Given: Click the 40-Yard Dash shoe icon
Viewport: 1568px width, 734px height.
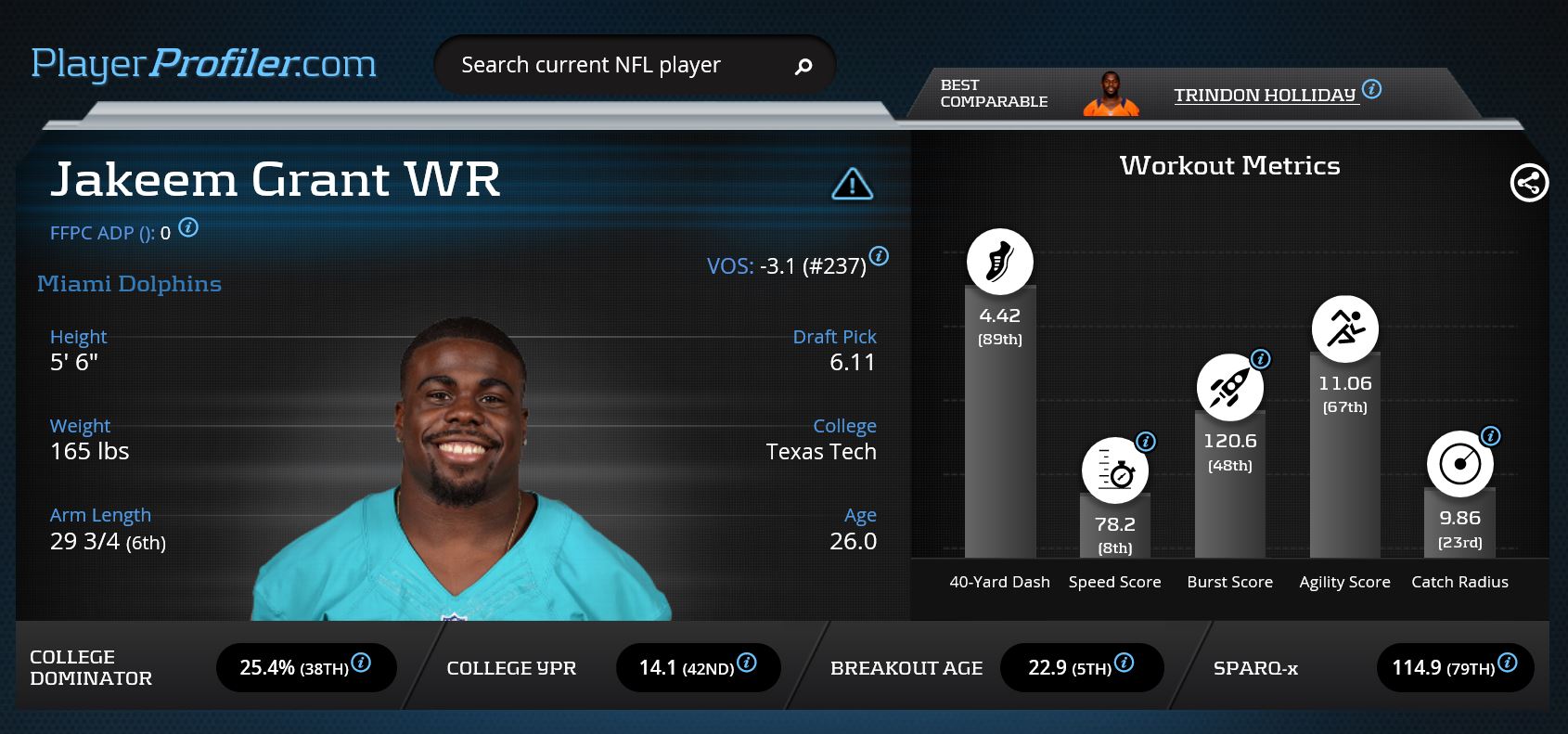Looking at the screenshot, I should coord(999,262).
